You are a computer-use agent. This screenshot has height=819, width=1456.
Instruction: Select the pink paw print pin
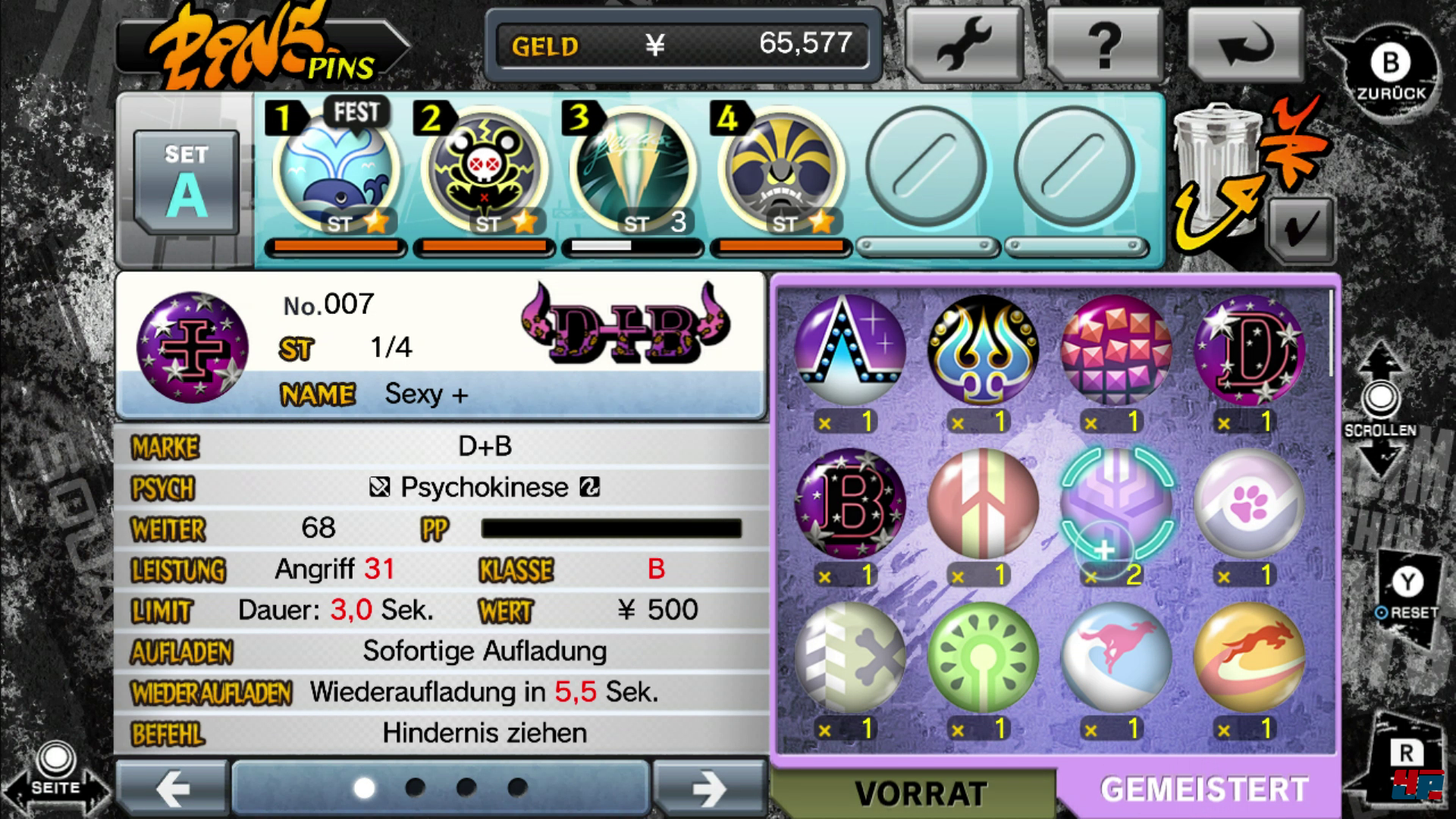[1249, 504]
